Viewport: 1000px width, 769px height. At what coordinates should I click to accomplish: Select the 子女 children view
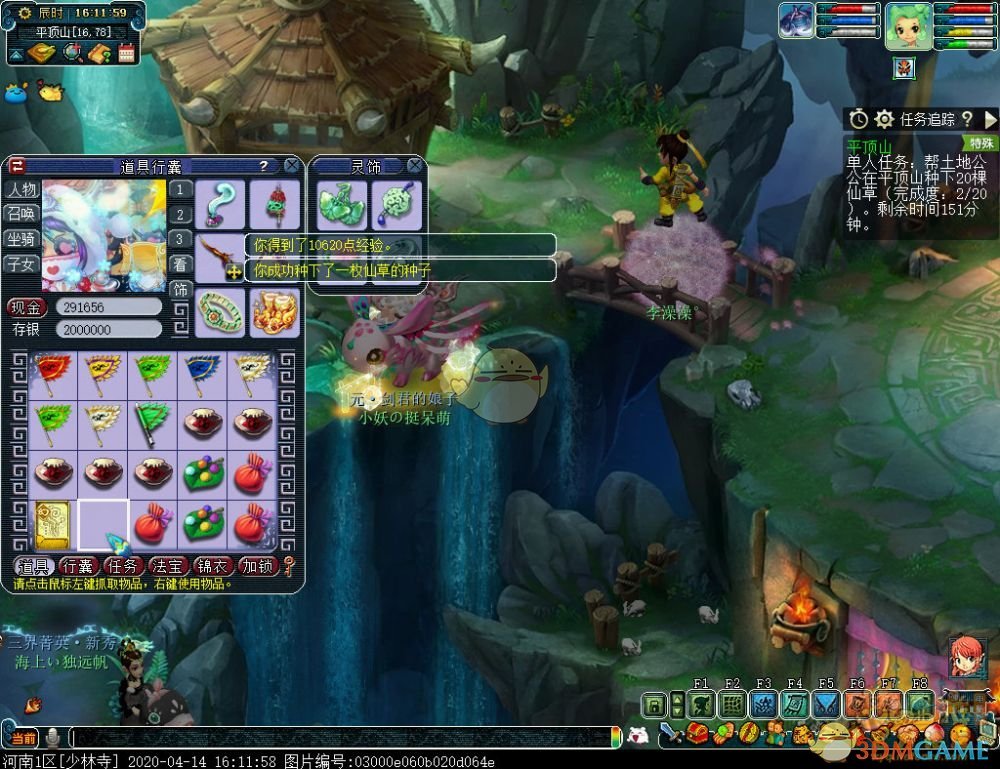(21, 264)
